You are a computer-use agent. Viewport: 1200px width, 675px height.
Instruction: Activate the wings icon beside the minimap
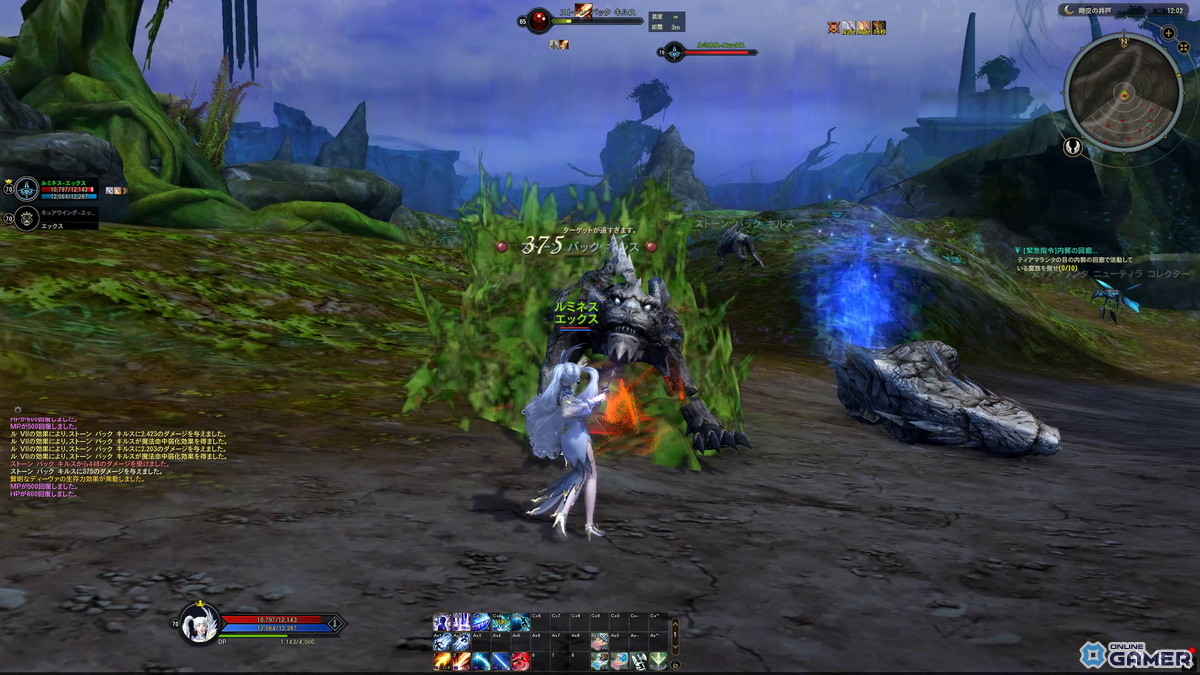click(x=1073, y=147)
